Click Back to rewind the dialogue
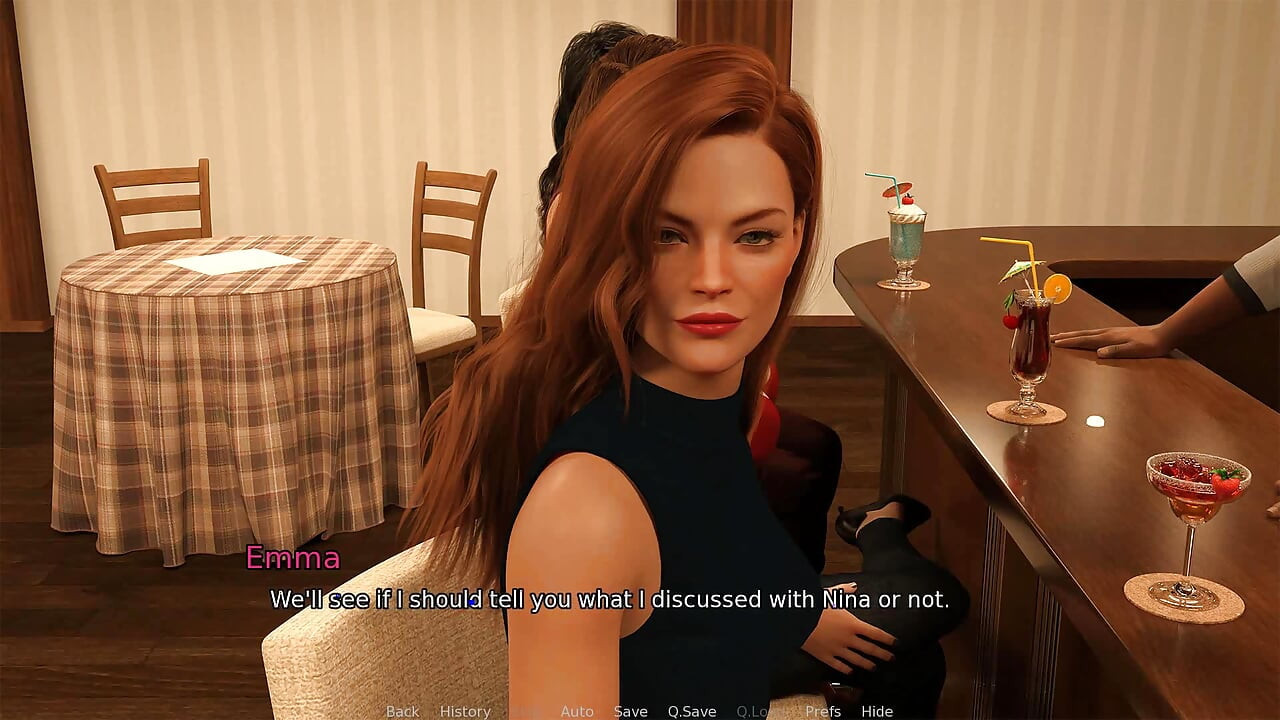Viewport: 1280px width, 720px height. (x=402, y=711)
